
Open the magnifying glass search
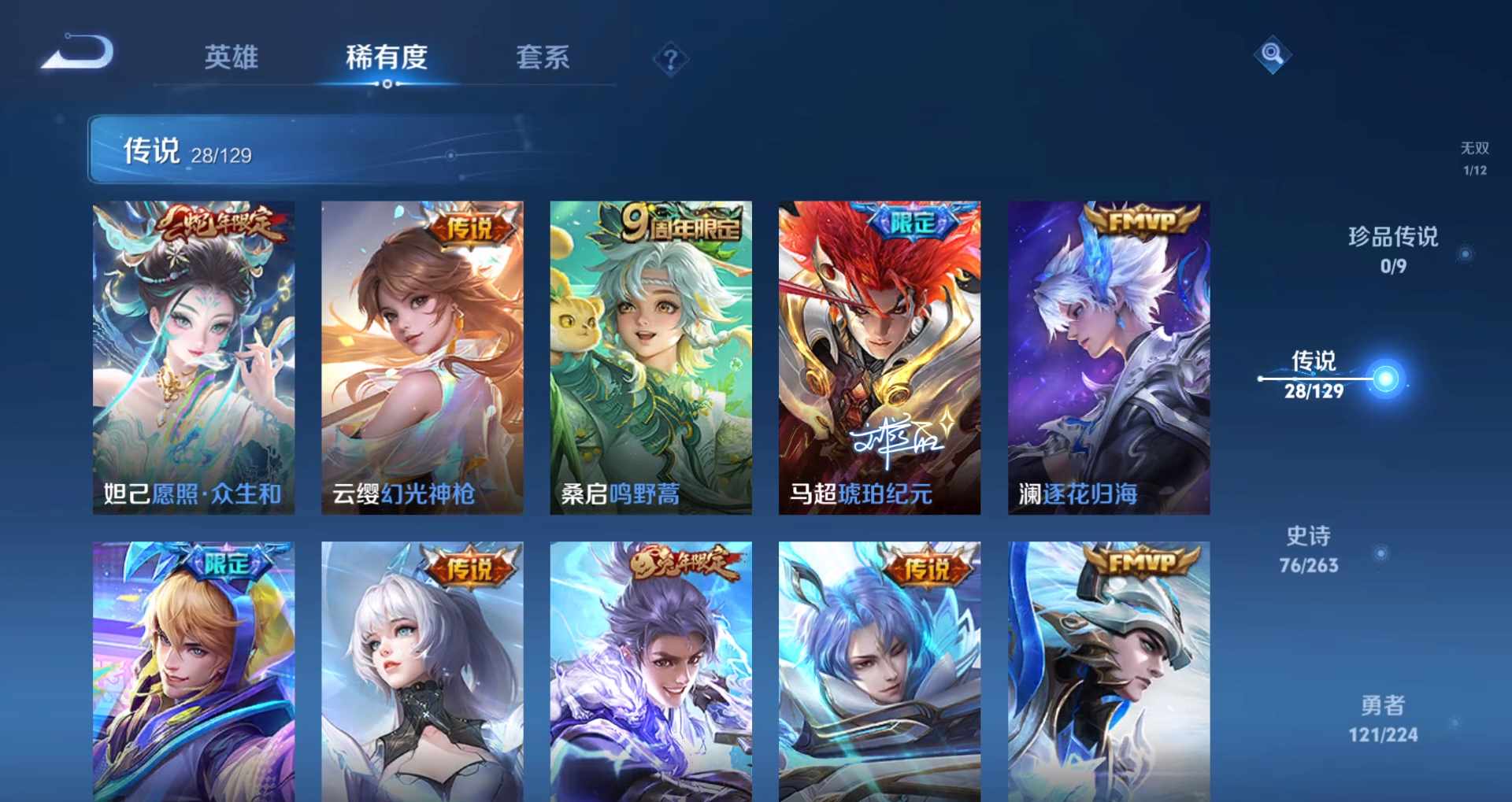click(x=1272, y=54)
